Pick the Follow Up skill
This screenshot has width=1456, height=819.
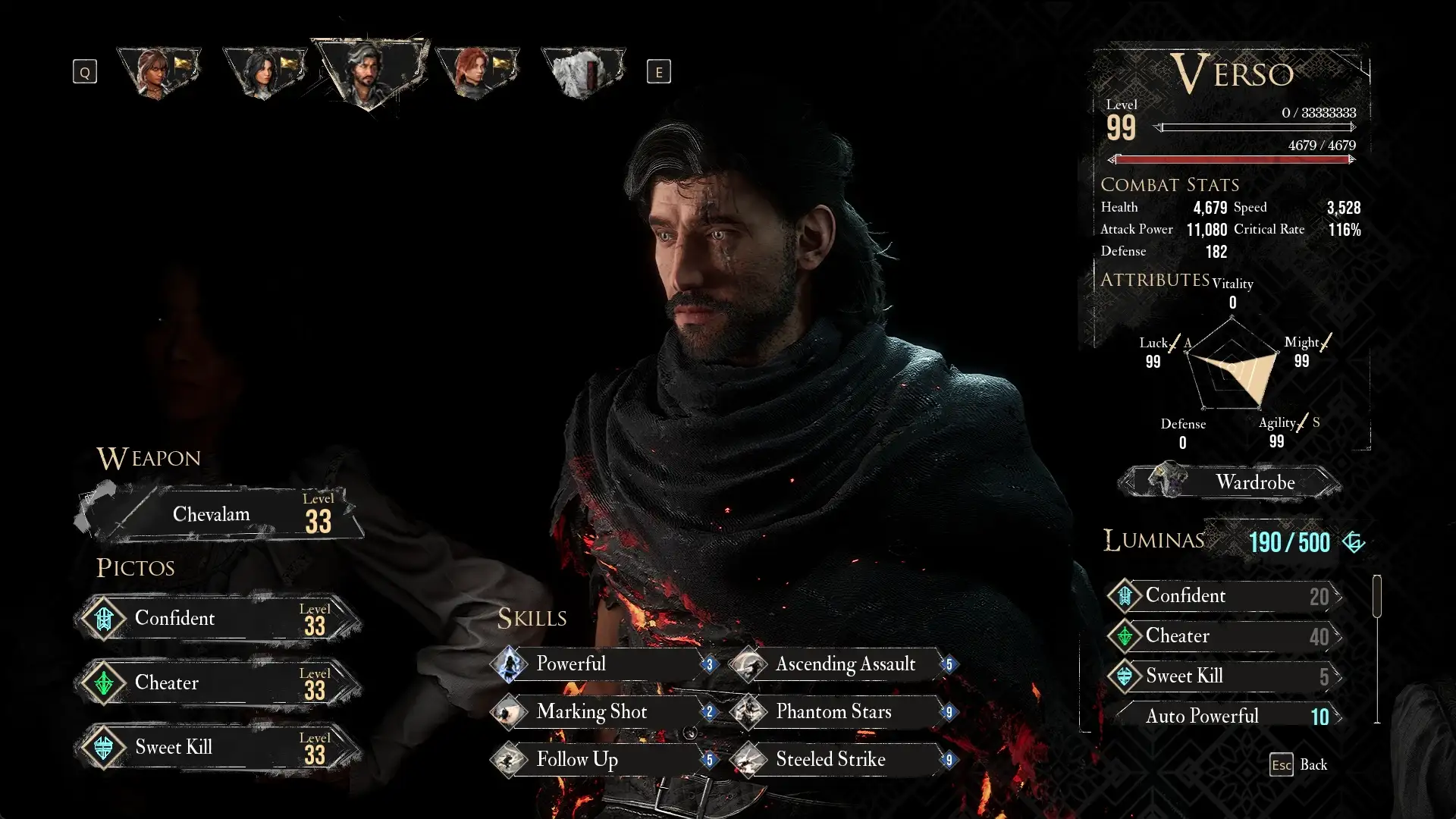pyautogui.click(x=604, y=760)
